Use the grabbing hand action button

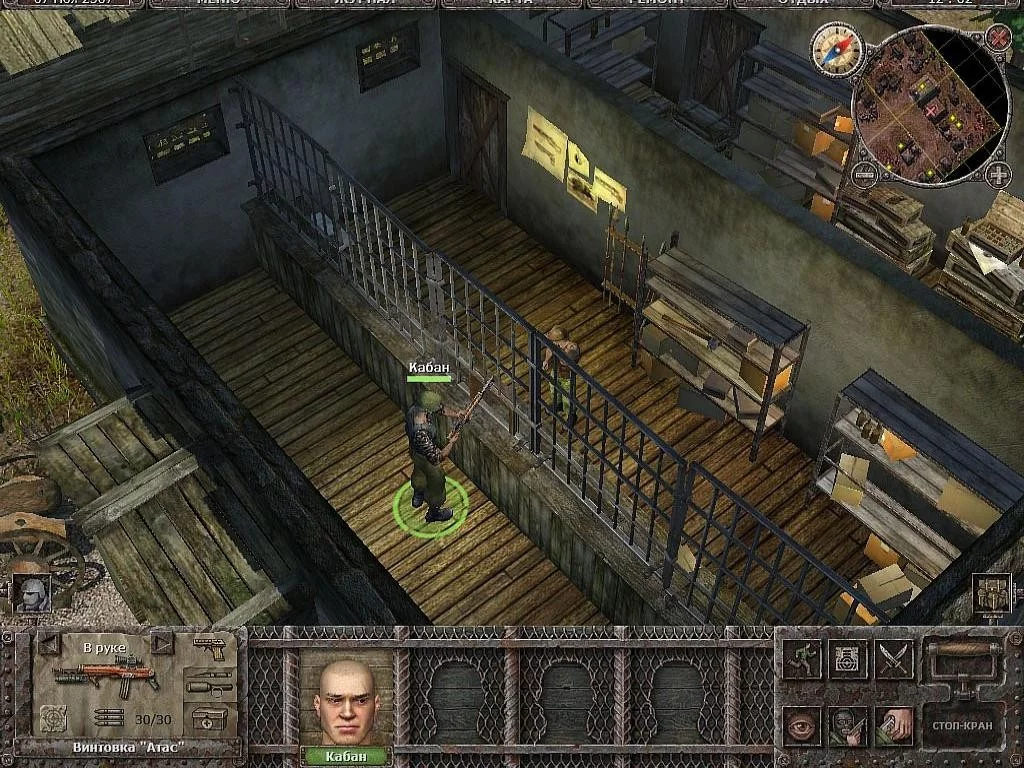click(x=895, y=725)
